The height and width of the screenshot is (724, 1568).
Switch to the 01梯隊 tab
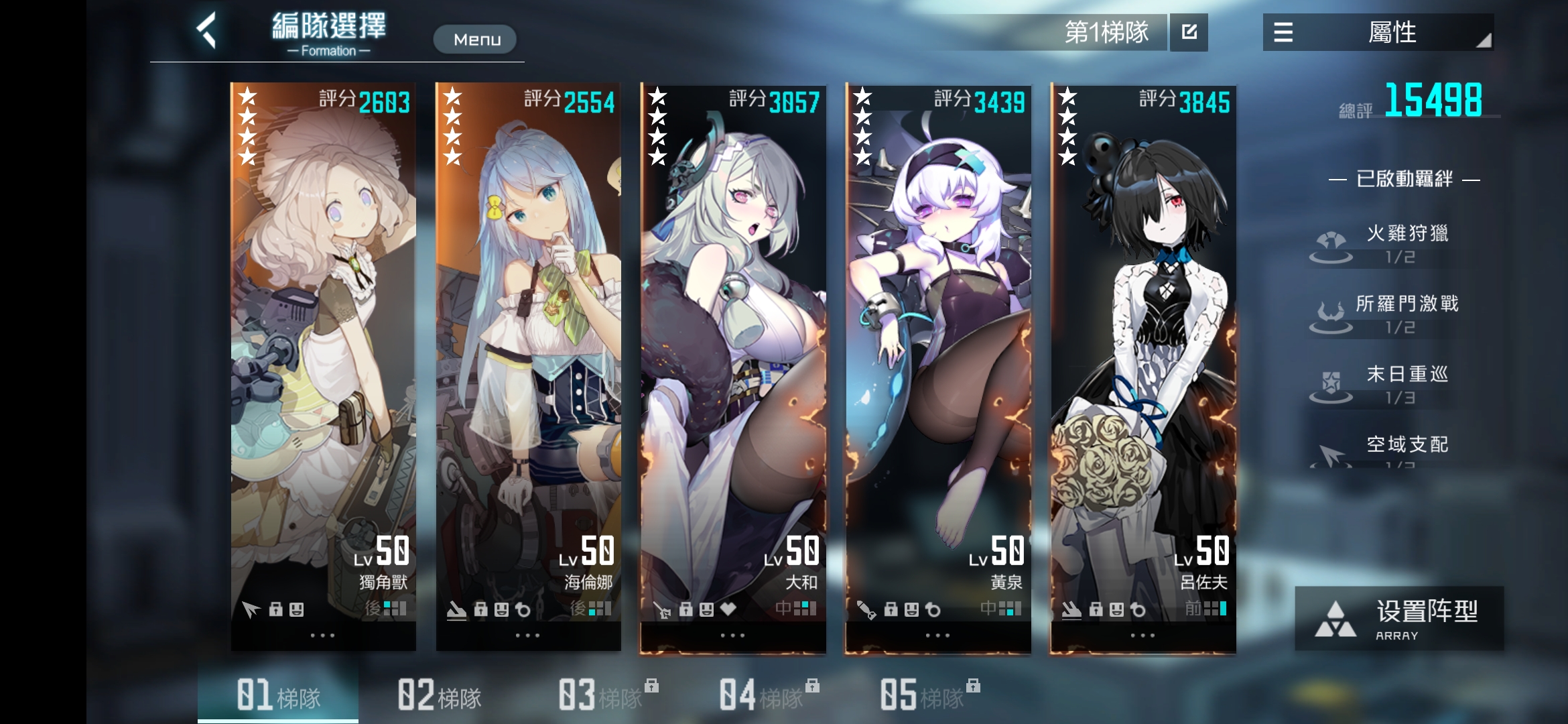(x=278, y=695)
